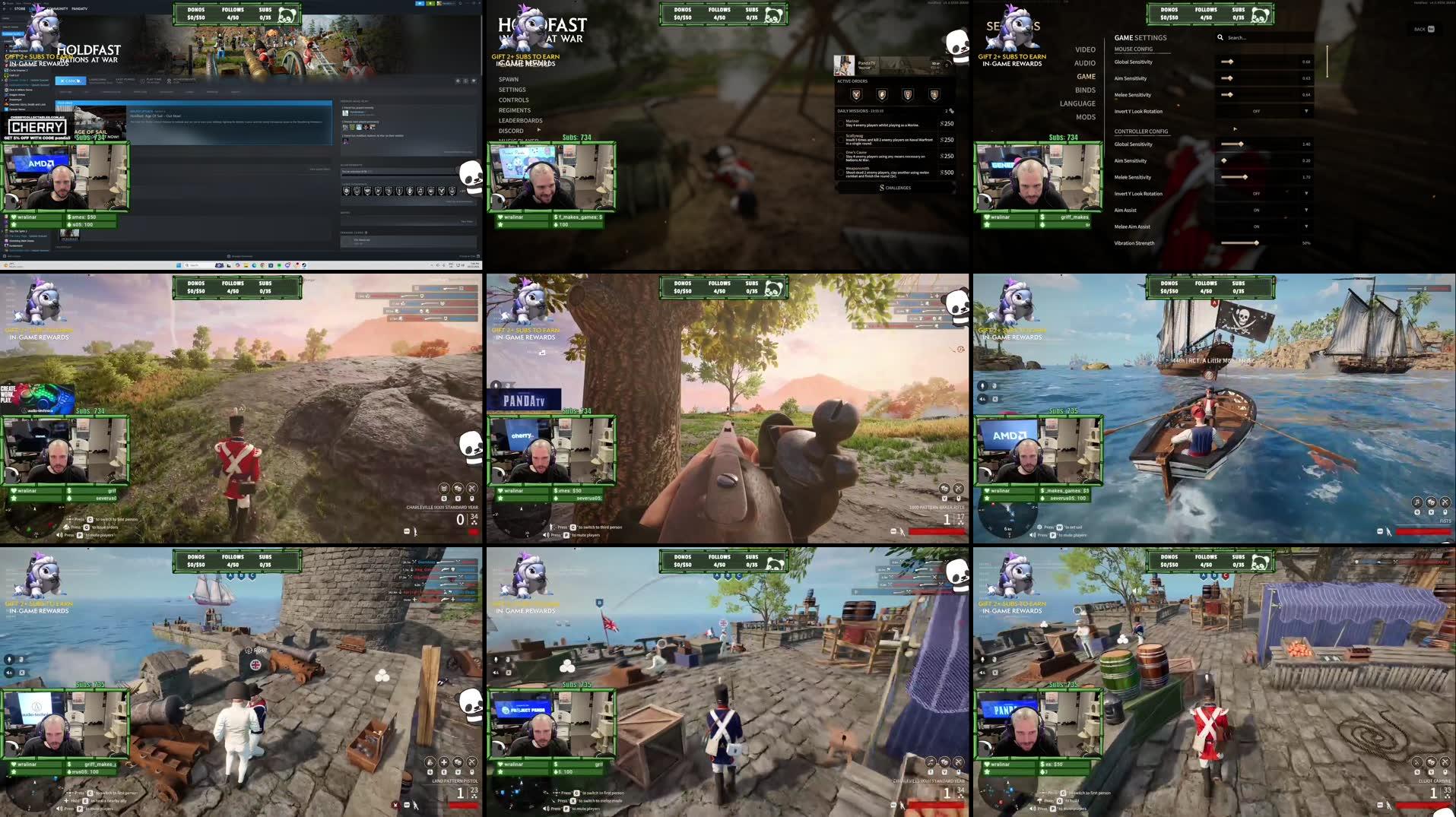The image size is (1456, 817).
Task: Expand the controller Invert Y Look Rotation dropdown
Action: 1306,193
